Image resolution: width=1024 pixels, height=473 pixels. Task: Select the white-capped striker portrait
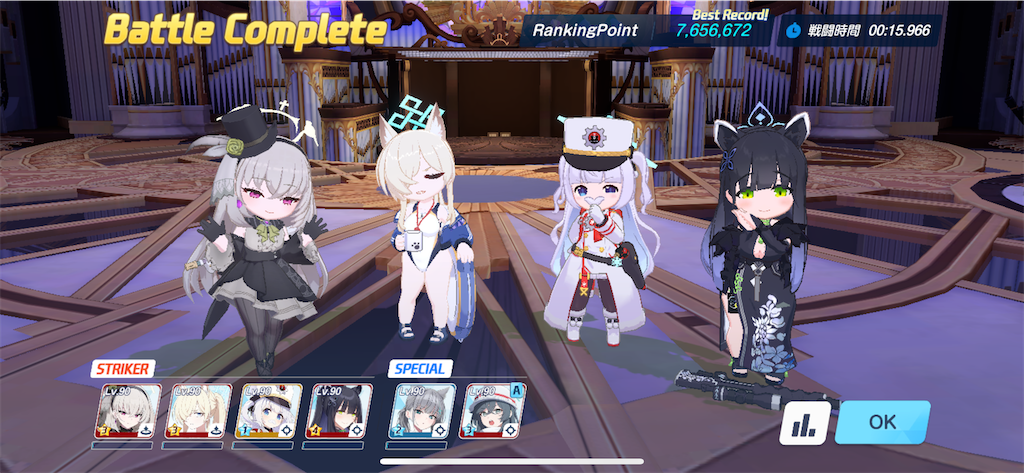tap(267, 410)
